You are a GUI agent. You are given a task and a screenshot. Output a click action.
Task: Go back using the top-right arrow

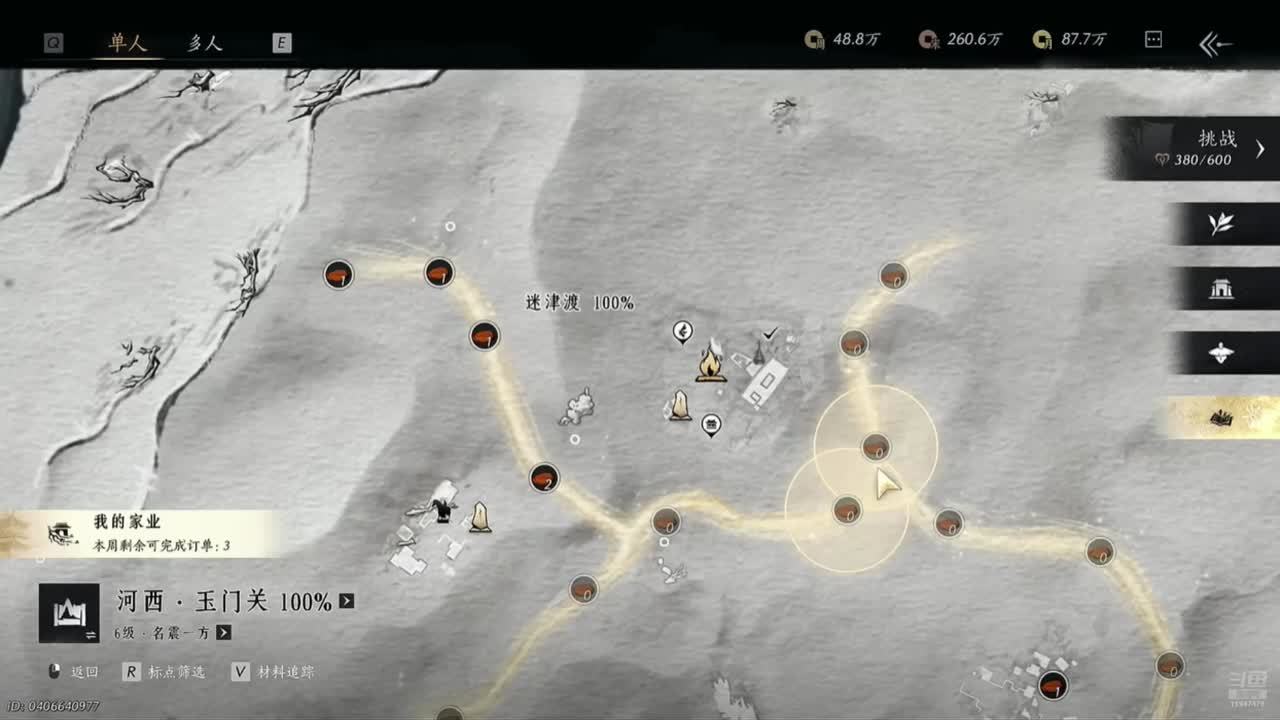[1215, 43]
